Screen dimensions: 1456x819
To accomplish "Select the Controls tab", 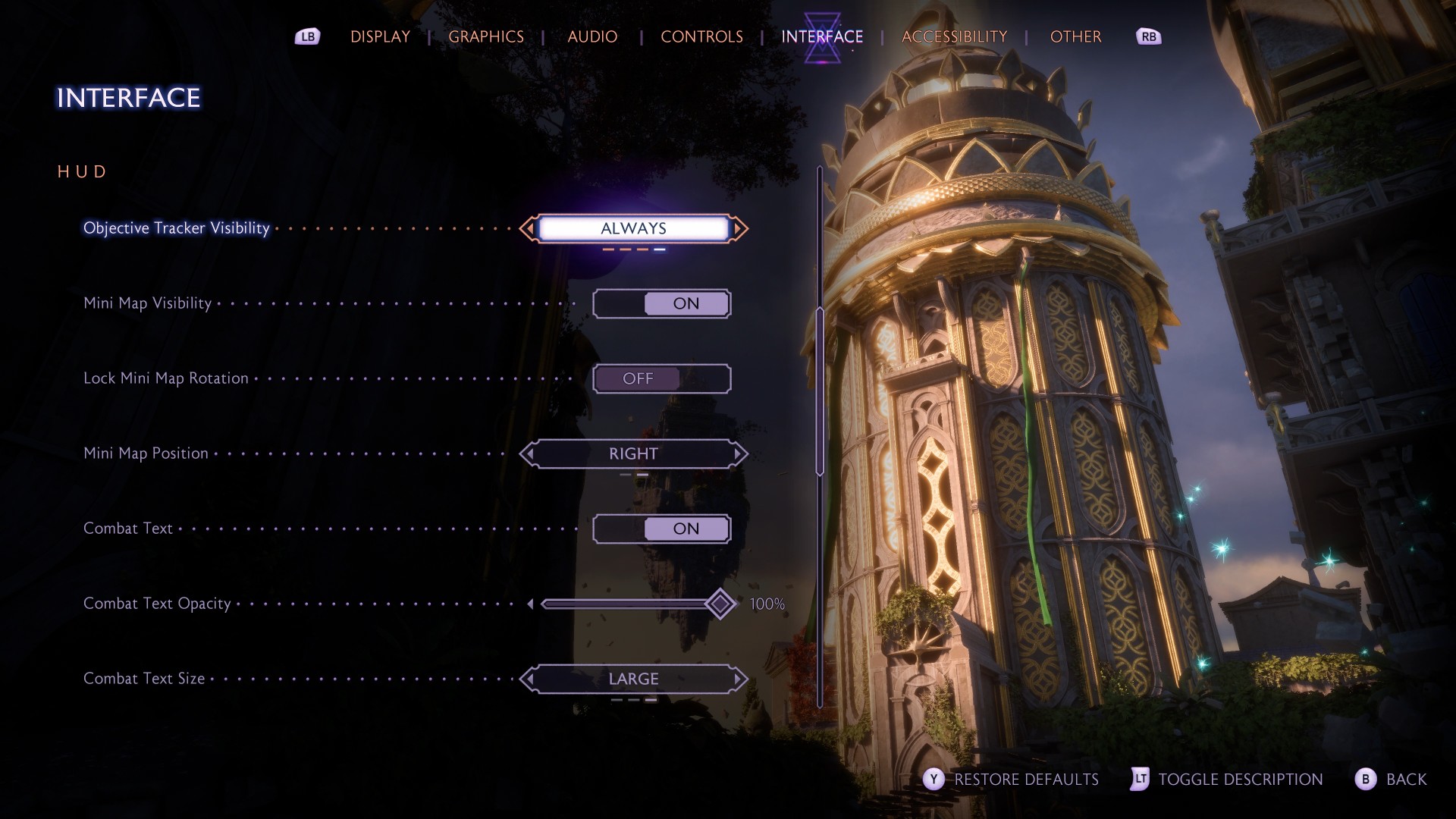I will click(701, 36).
